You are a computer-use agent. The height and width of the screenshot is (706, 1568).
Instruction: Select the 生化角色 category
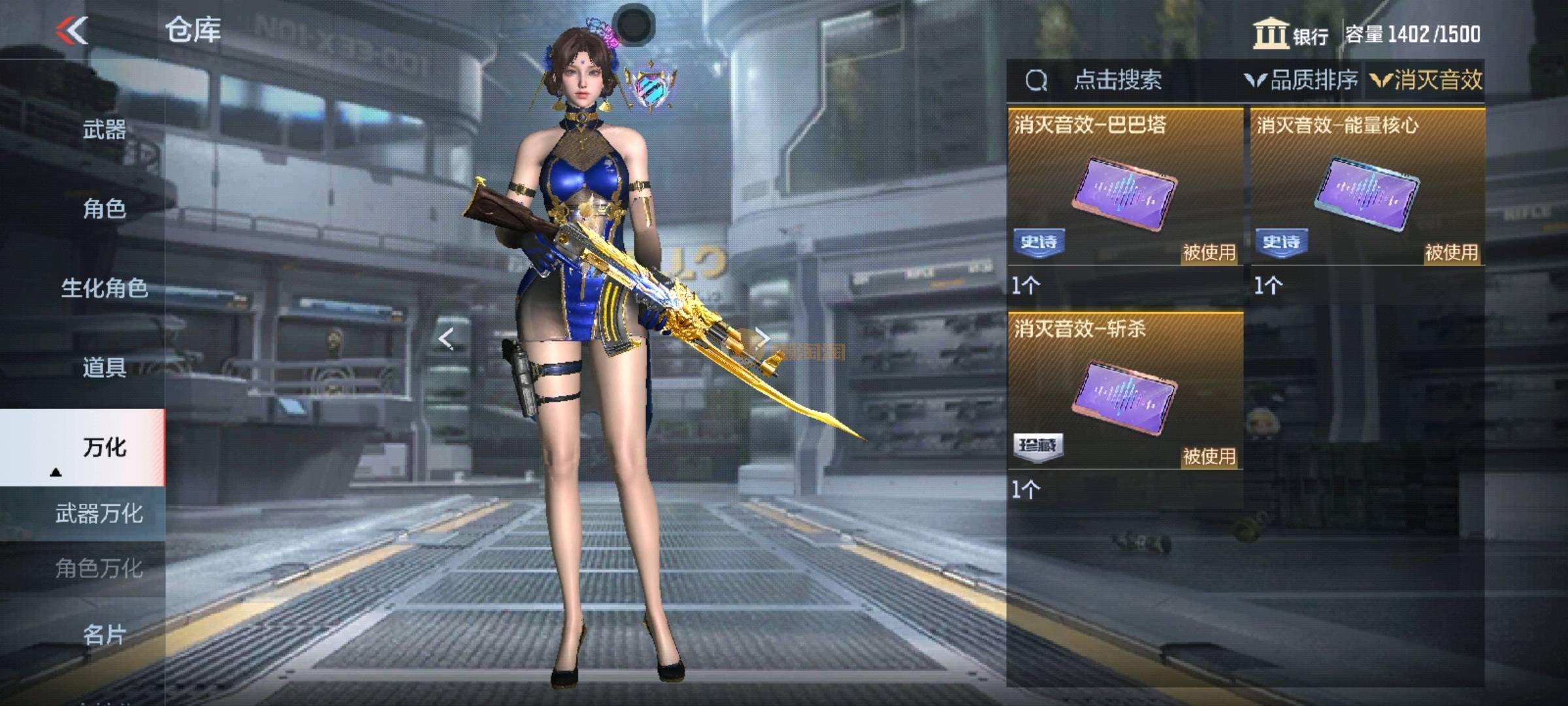pos(105,288)
